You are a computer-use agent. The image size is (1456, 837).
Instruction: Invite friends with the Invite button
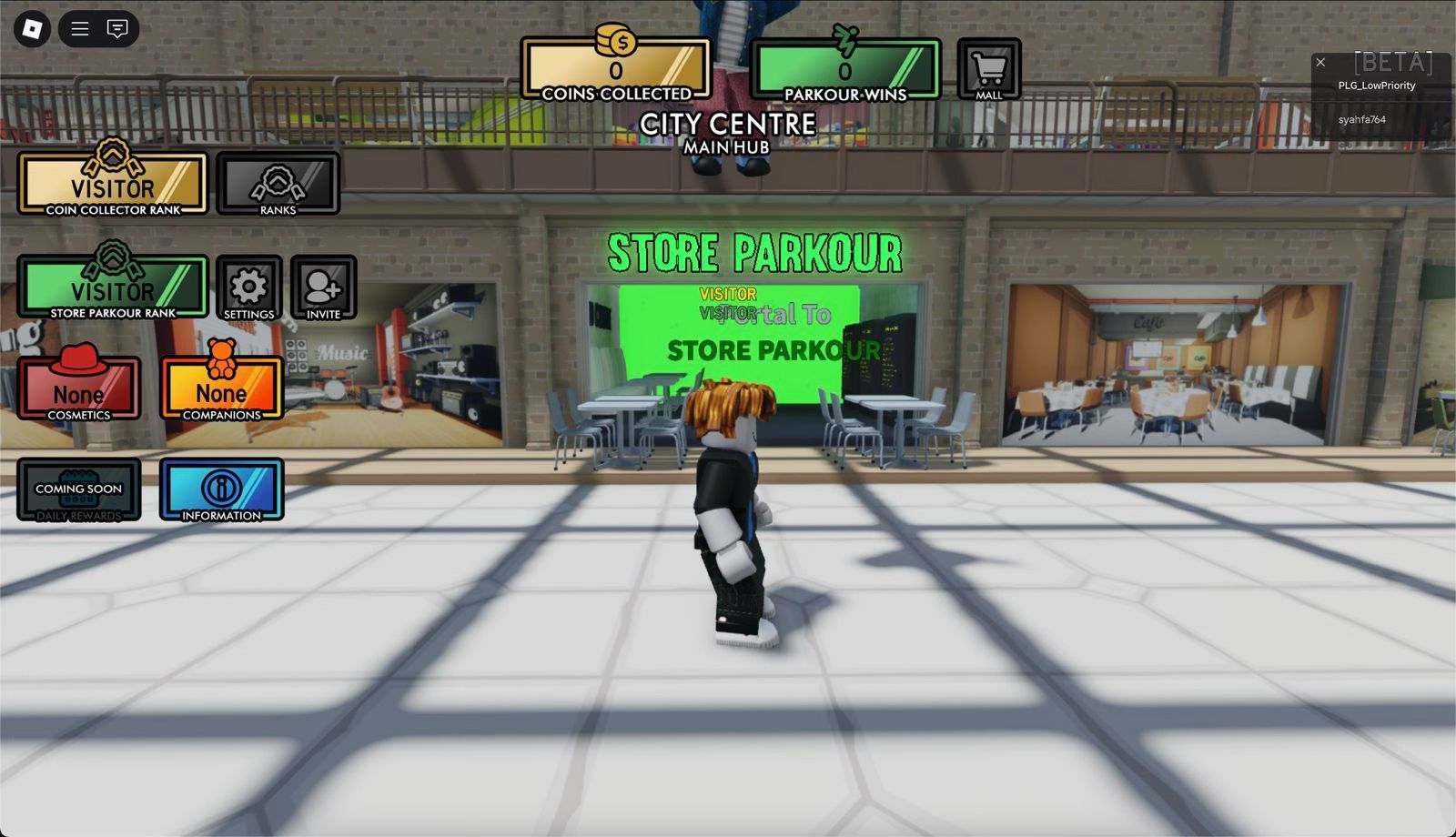click(x=323, y=288)
